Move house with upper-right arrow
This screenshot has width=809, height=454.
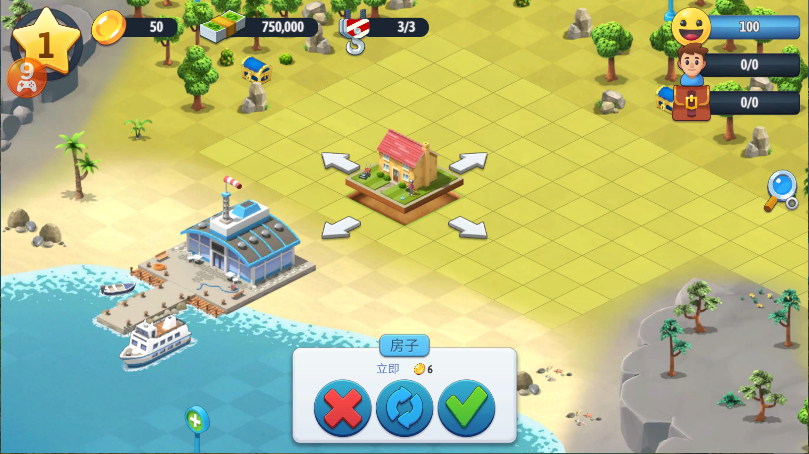[x=468, y=161]
